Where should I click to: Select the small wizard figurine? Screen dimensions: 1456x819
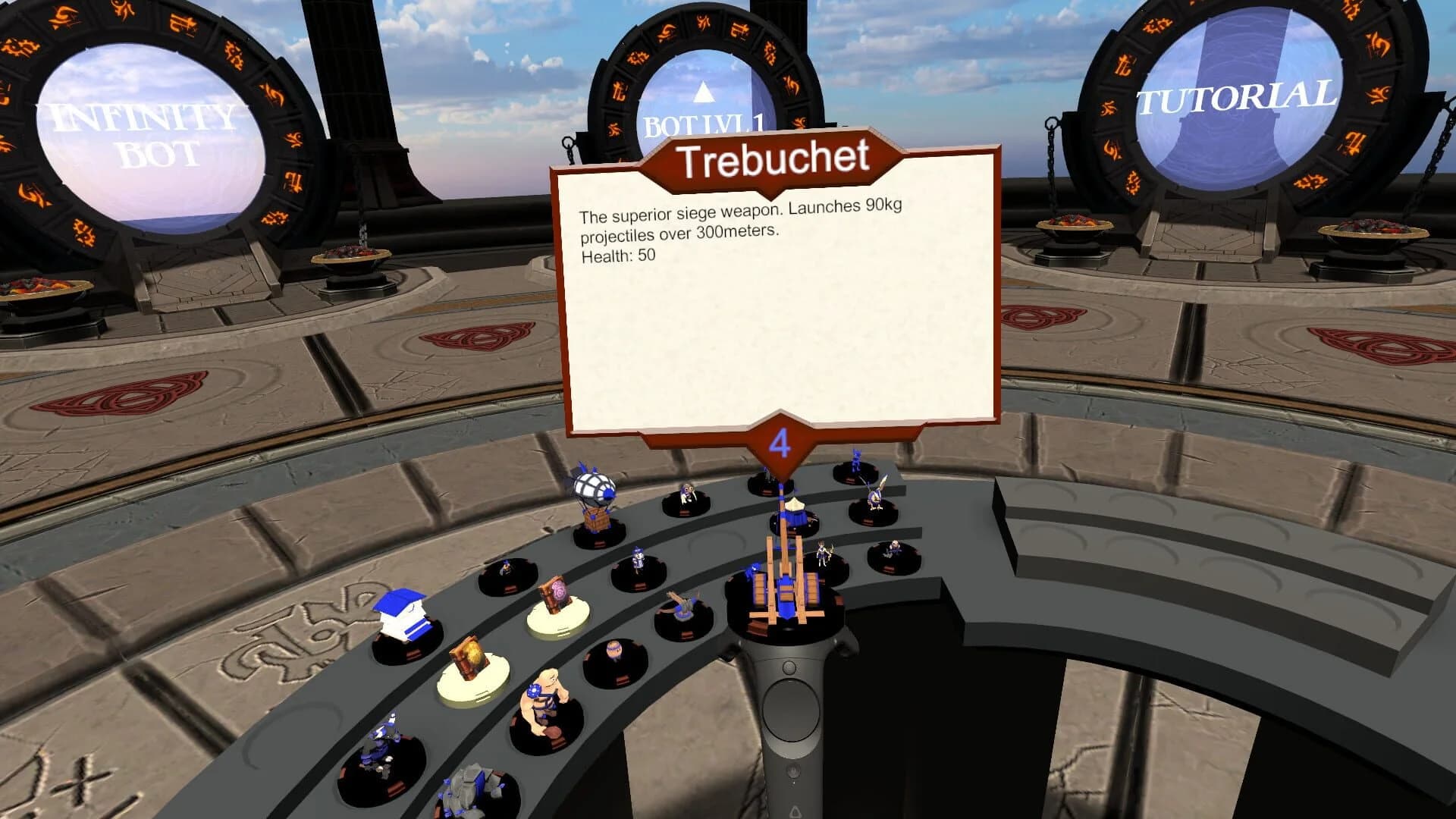tap(637, 560)
